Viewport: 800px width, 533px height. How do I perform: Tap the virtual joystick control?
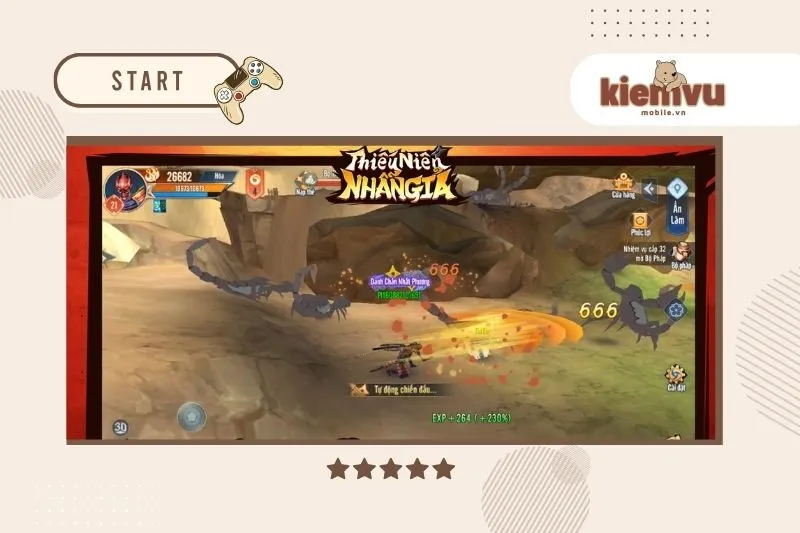pyautogui.click(x=191, y=414)
